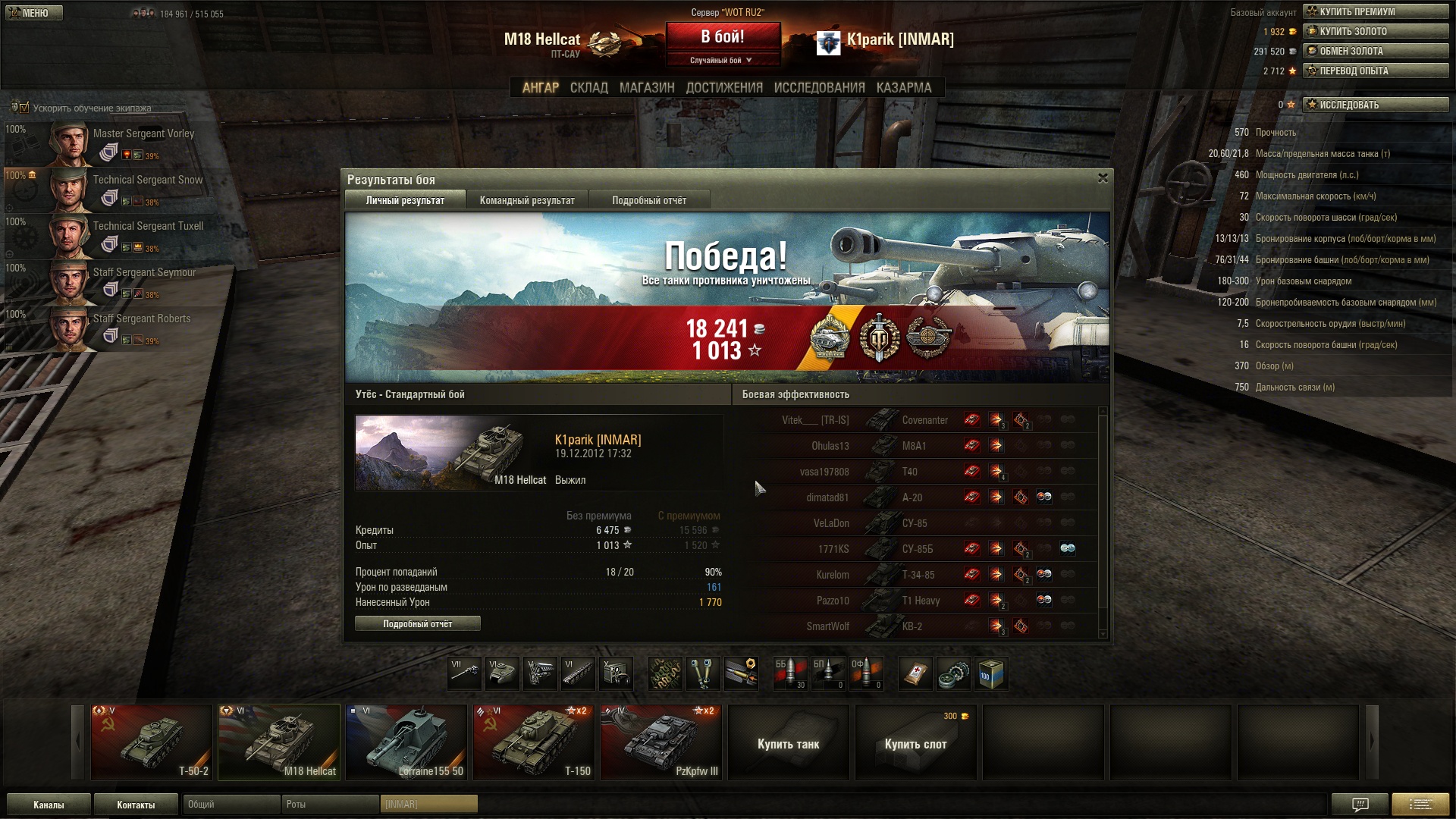The width and height of the screenshot is (1456, 819).
Task: Select the T-150 tank slot
Action: (x=534, y=742)
